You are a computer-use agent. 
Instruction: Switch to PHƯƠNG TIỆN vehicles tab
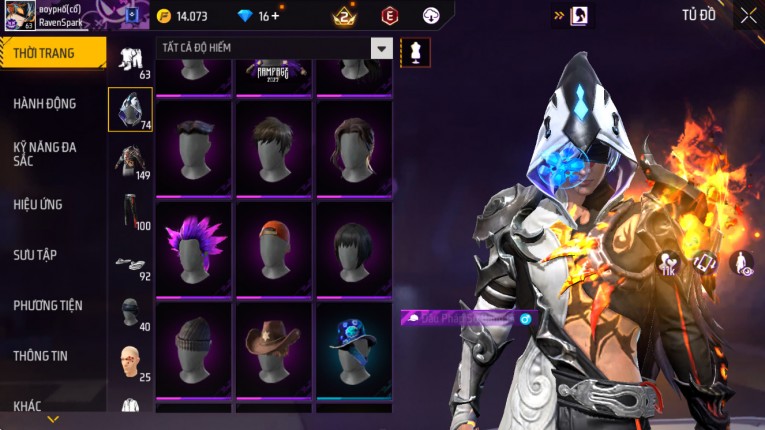[x=48, y=305]
